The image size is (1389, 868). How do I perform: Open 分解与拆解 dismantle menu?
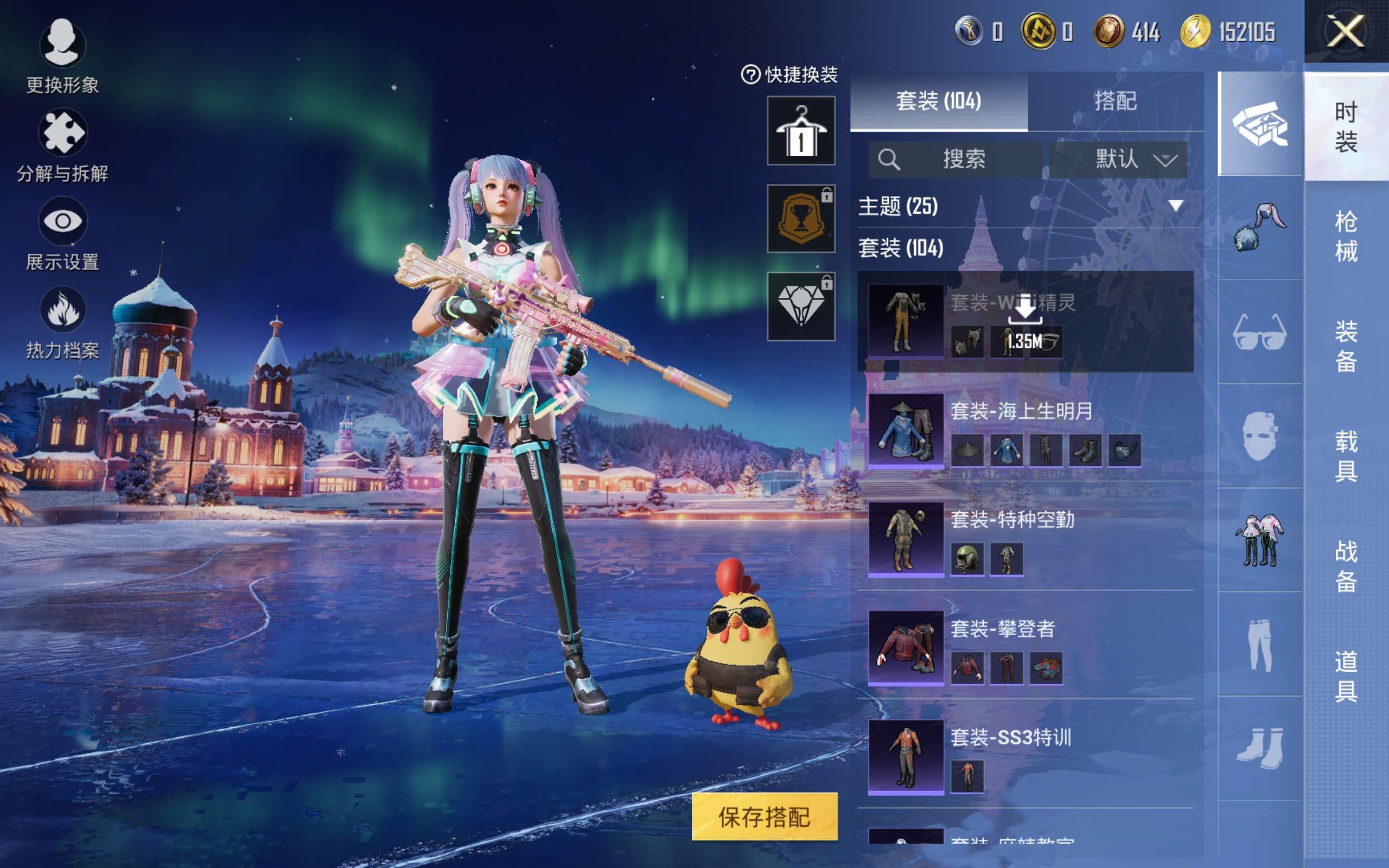[x=62, y=145]
